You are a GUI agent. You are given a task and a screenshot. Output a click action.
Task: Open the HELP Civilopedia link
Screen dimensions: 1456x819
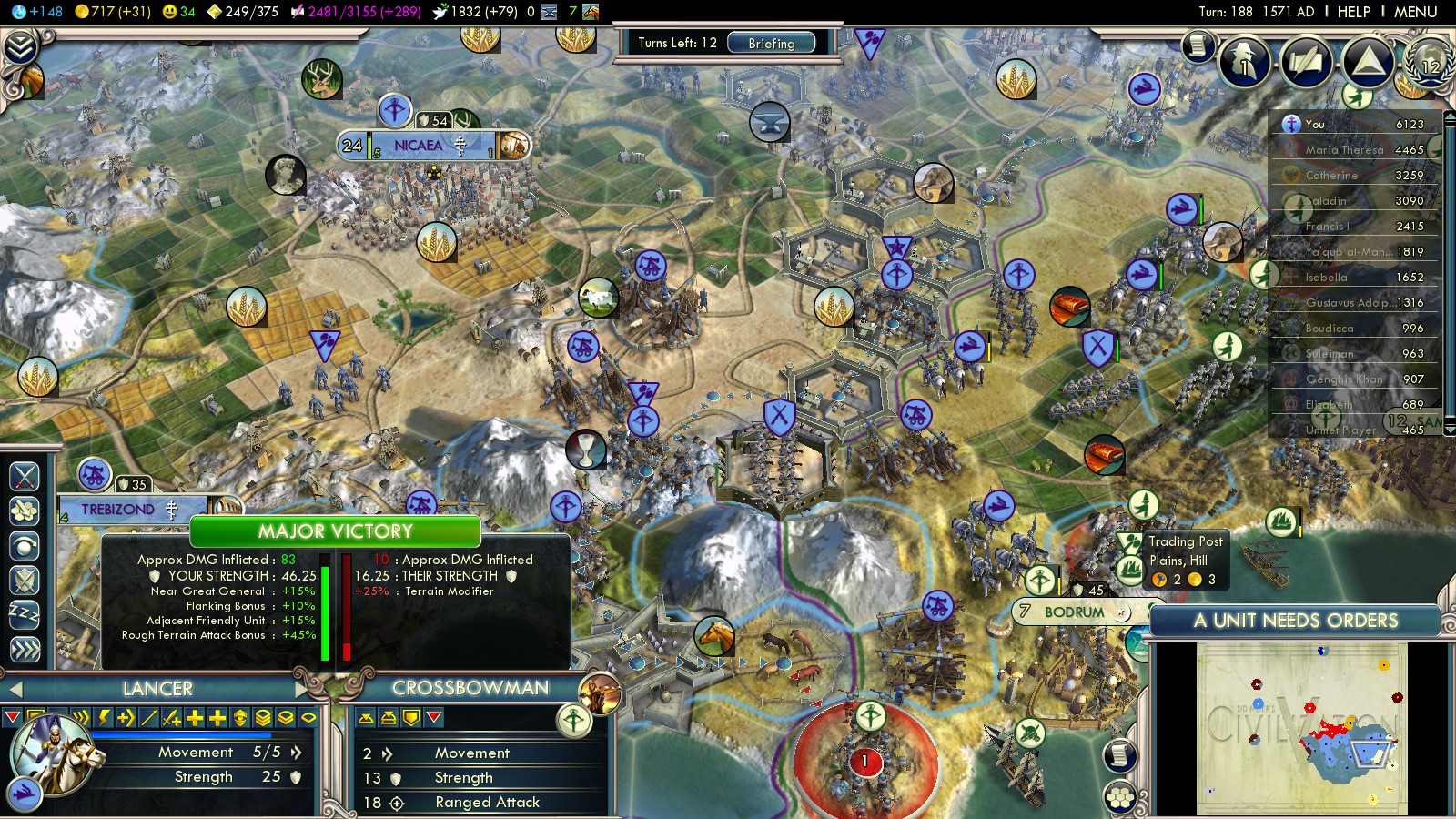1353,12
